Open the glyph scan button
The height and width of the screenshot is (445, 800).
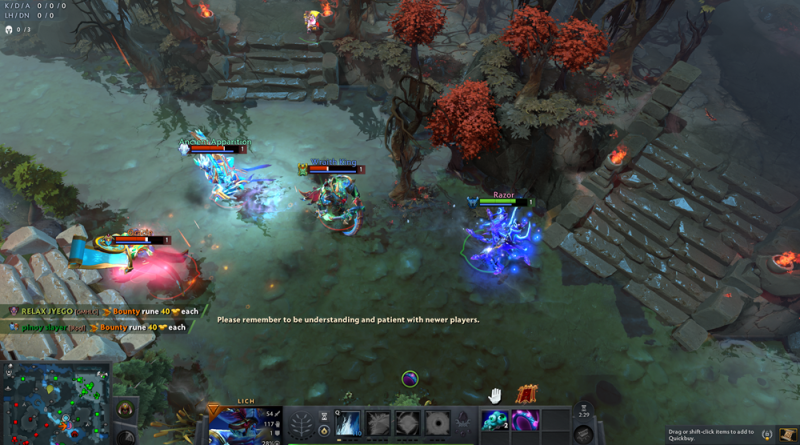[126, 437]
